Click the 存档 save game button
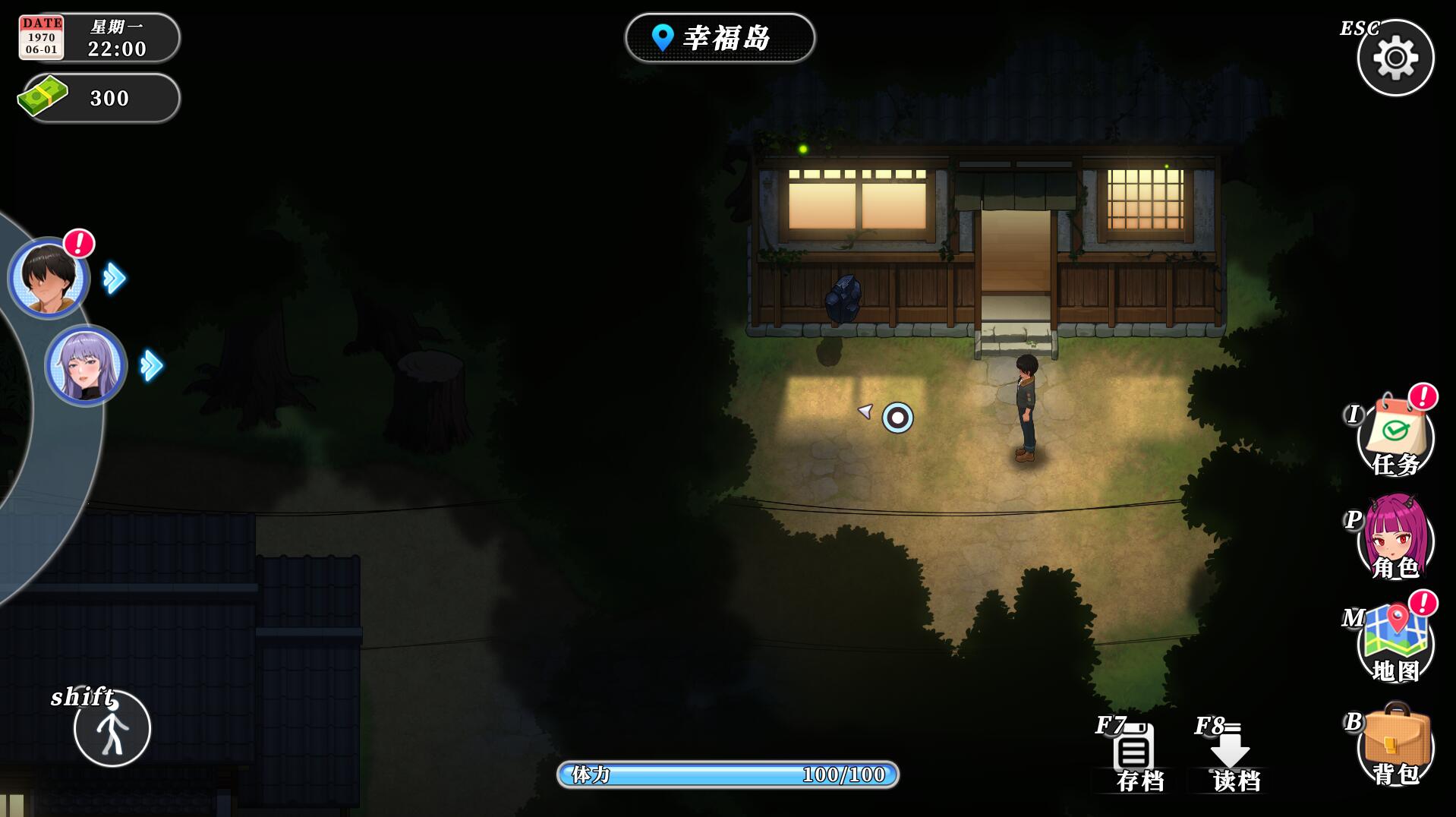 [1135, 757]
